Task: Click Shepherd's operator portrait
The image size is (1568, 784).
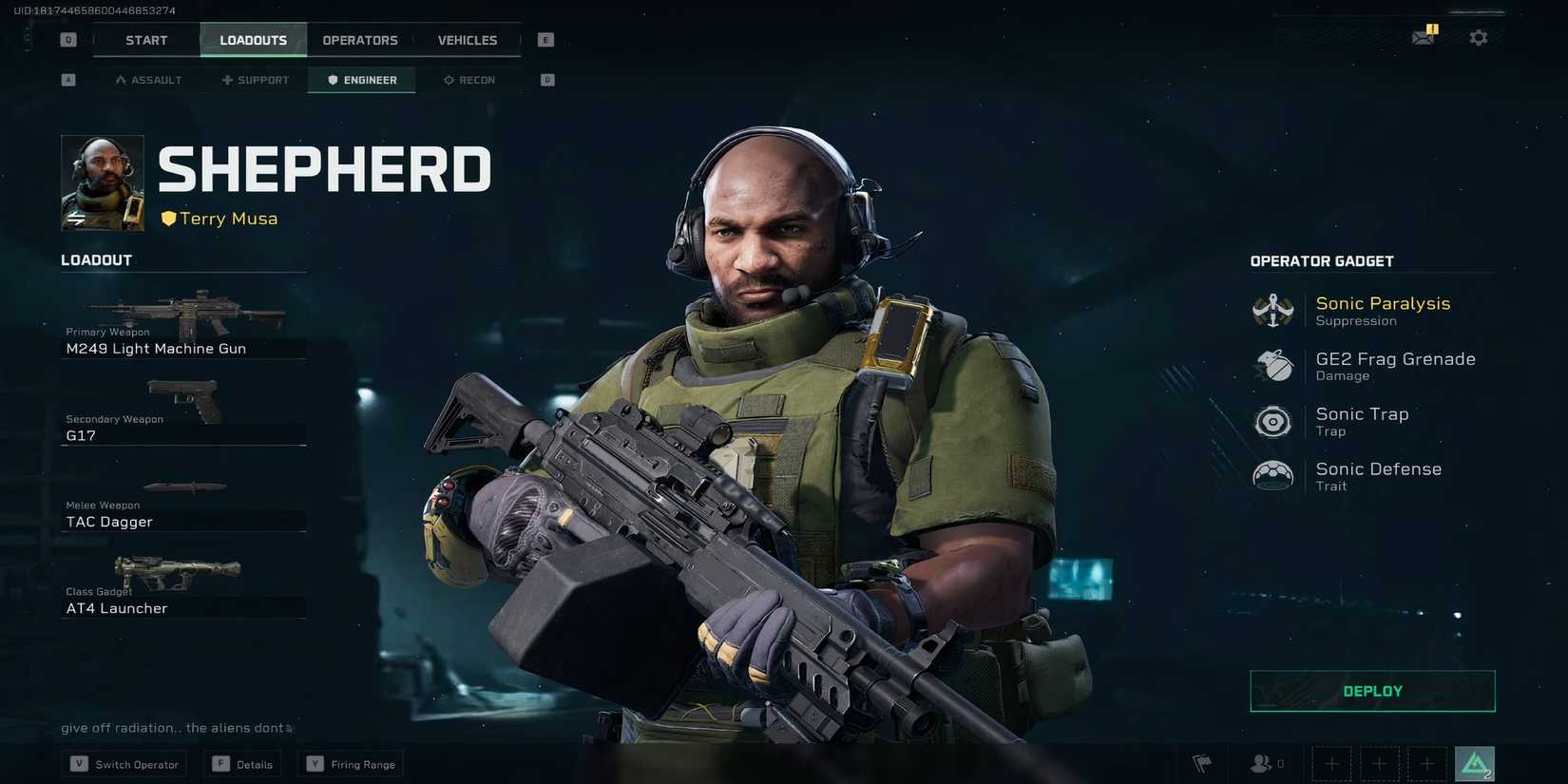Action: click(x=101, y=182)
